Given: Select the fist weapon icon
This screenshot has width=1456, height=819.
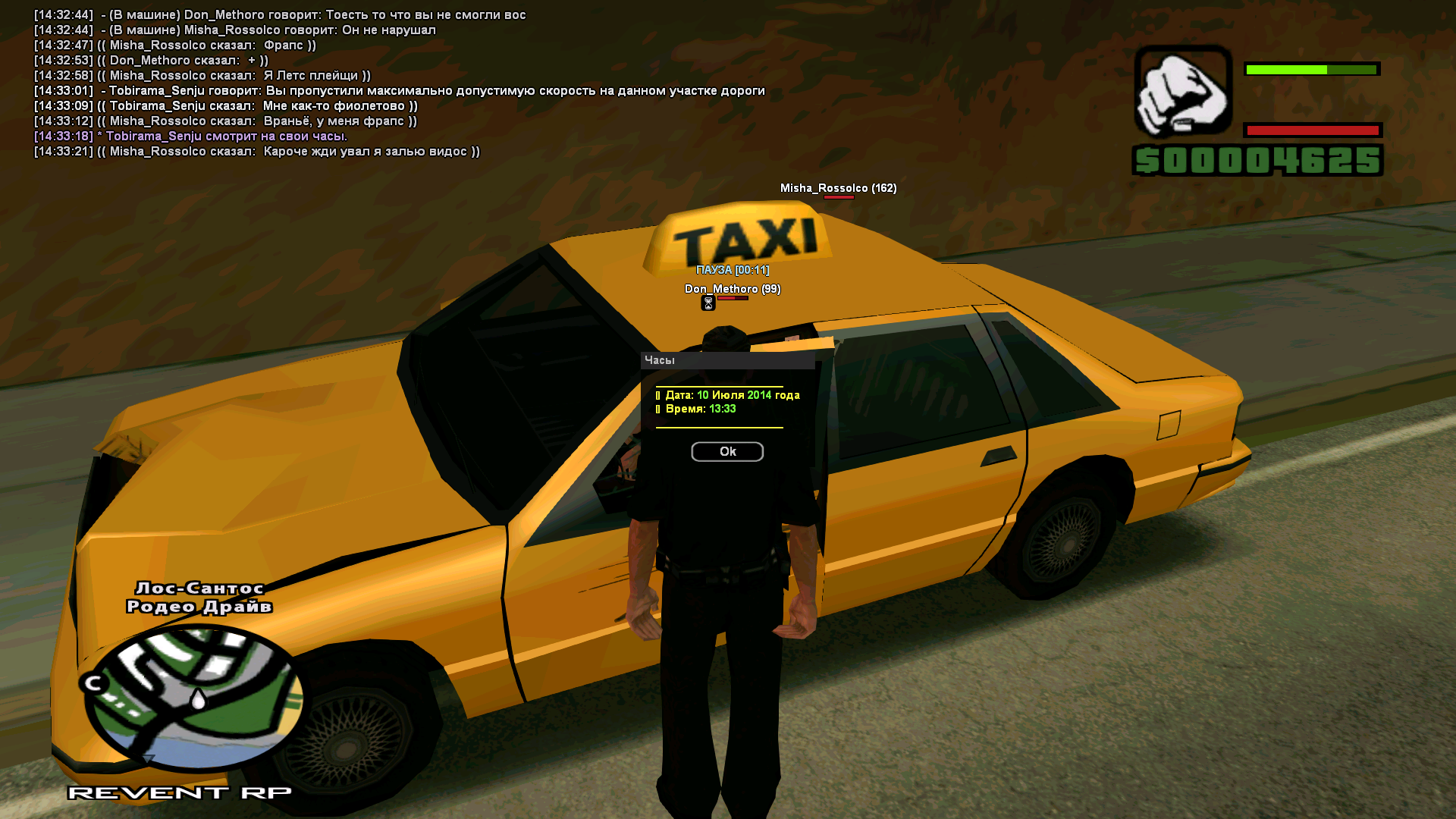Looking at the screenshot, I should [x=1182, y=91].
